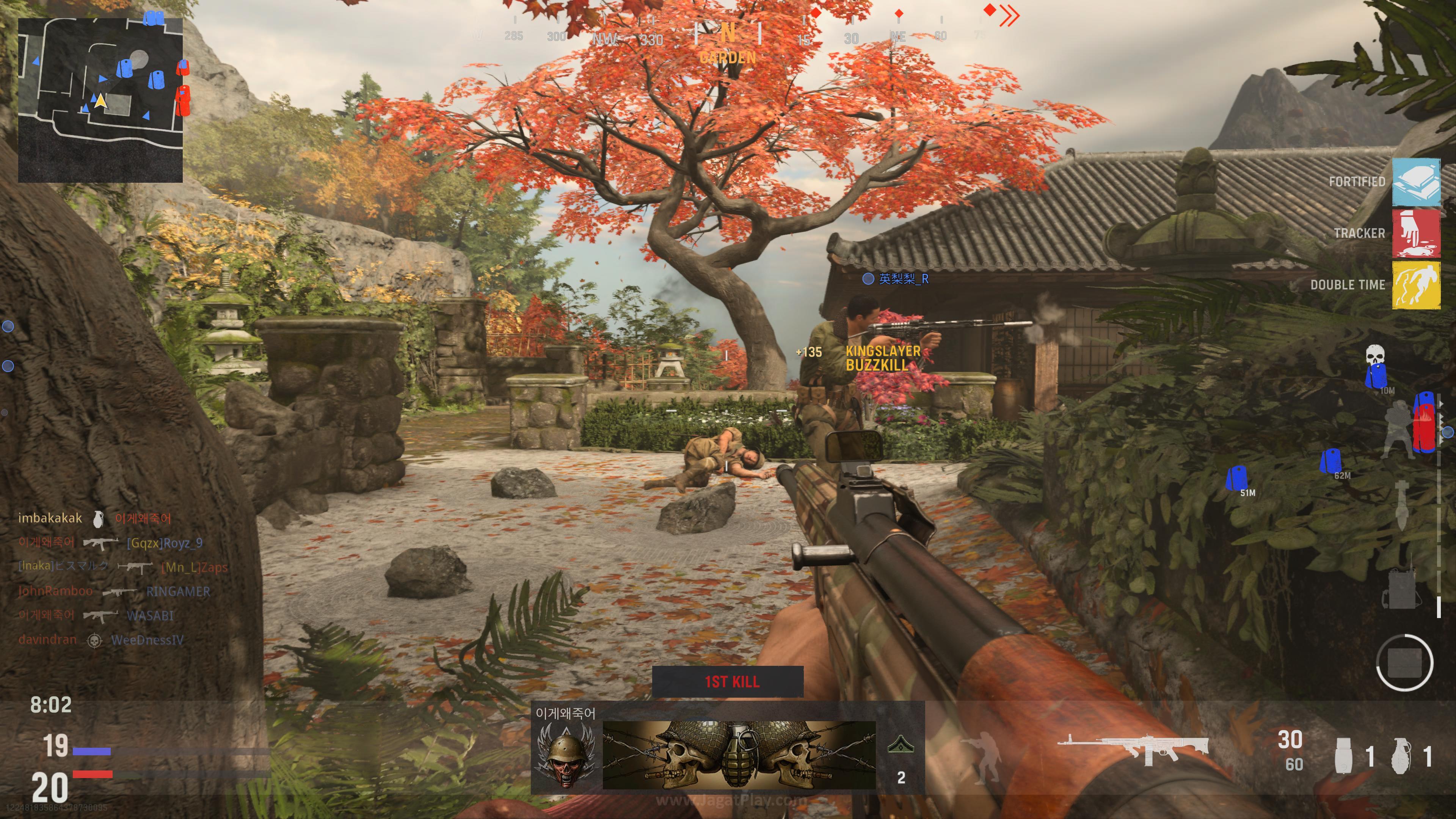Select the Tracker perk icon
Screen dimensions: 1456x819
[x=1415, y=234]
